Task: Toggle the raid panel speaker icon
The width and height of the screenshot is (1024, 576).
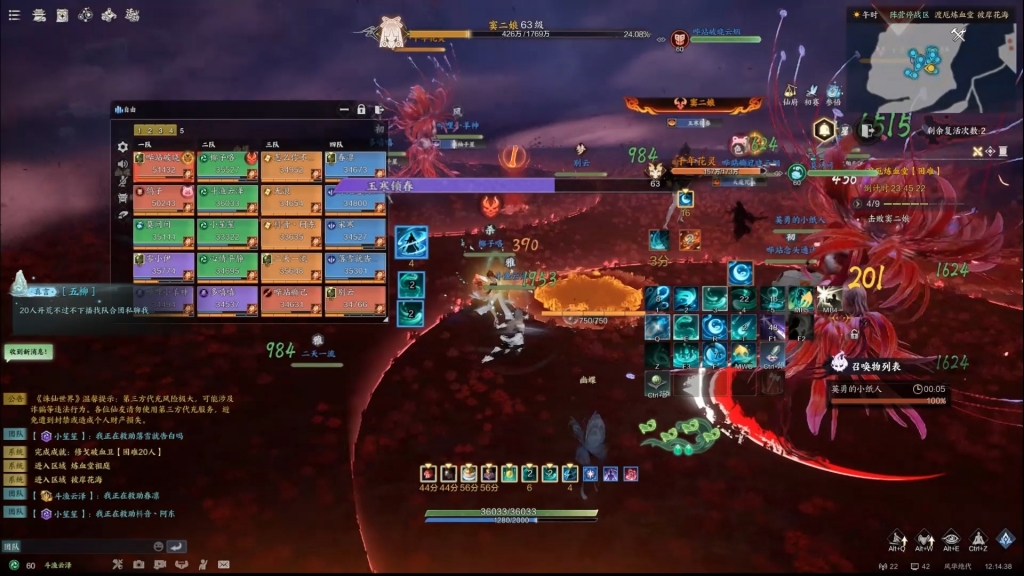Action: click(123, 163)
